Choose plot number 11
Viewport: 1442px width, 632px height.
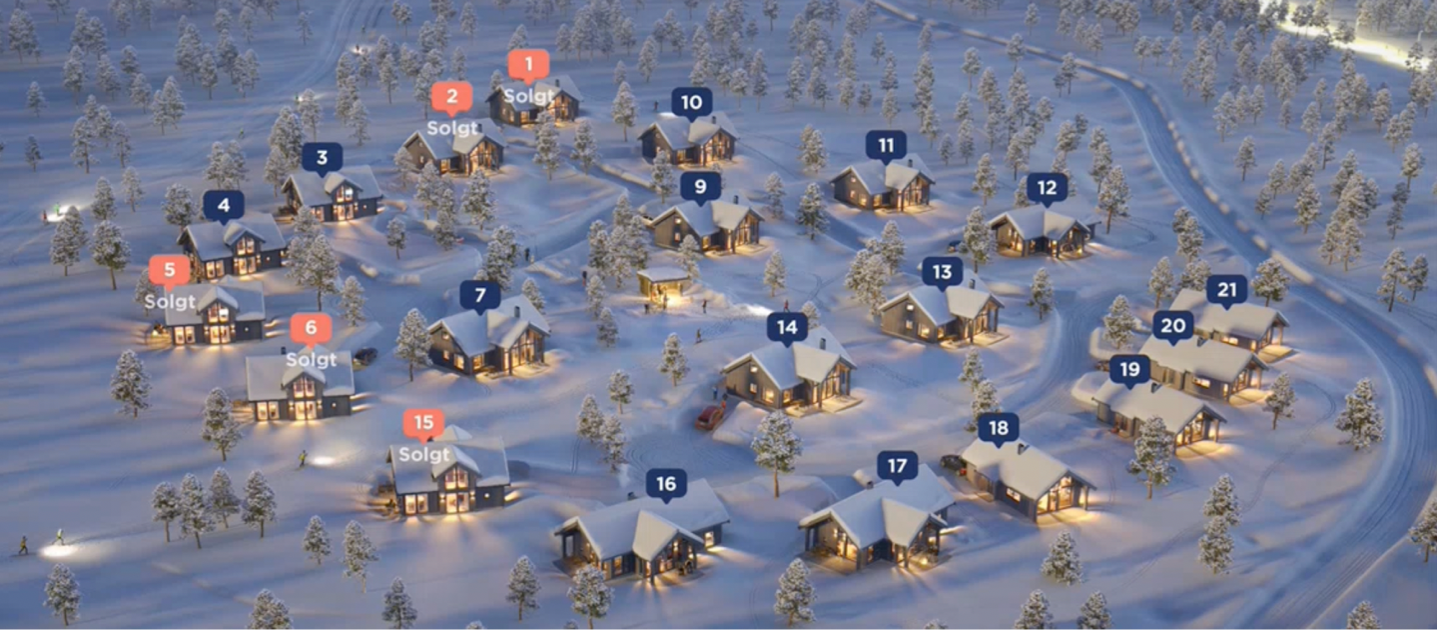click(x=886, y=146)
